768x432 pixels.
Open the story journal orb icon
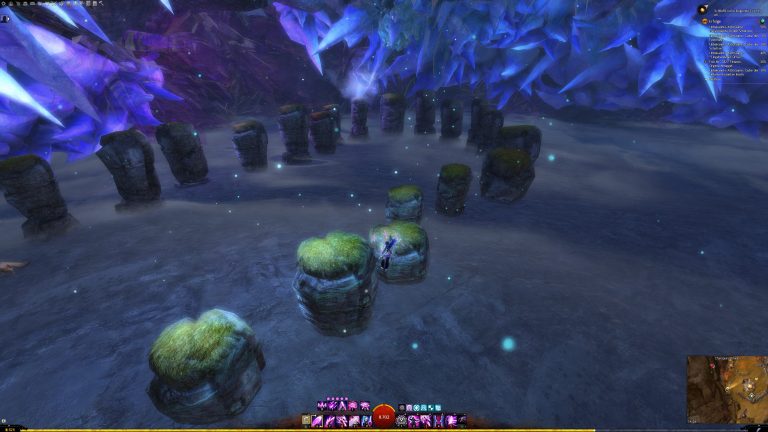point(704,9)
